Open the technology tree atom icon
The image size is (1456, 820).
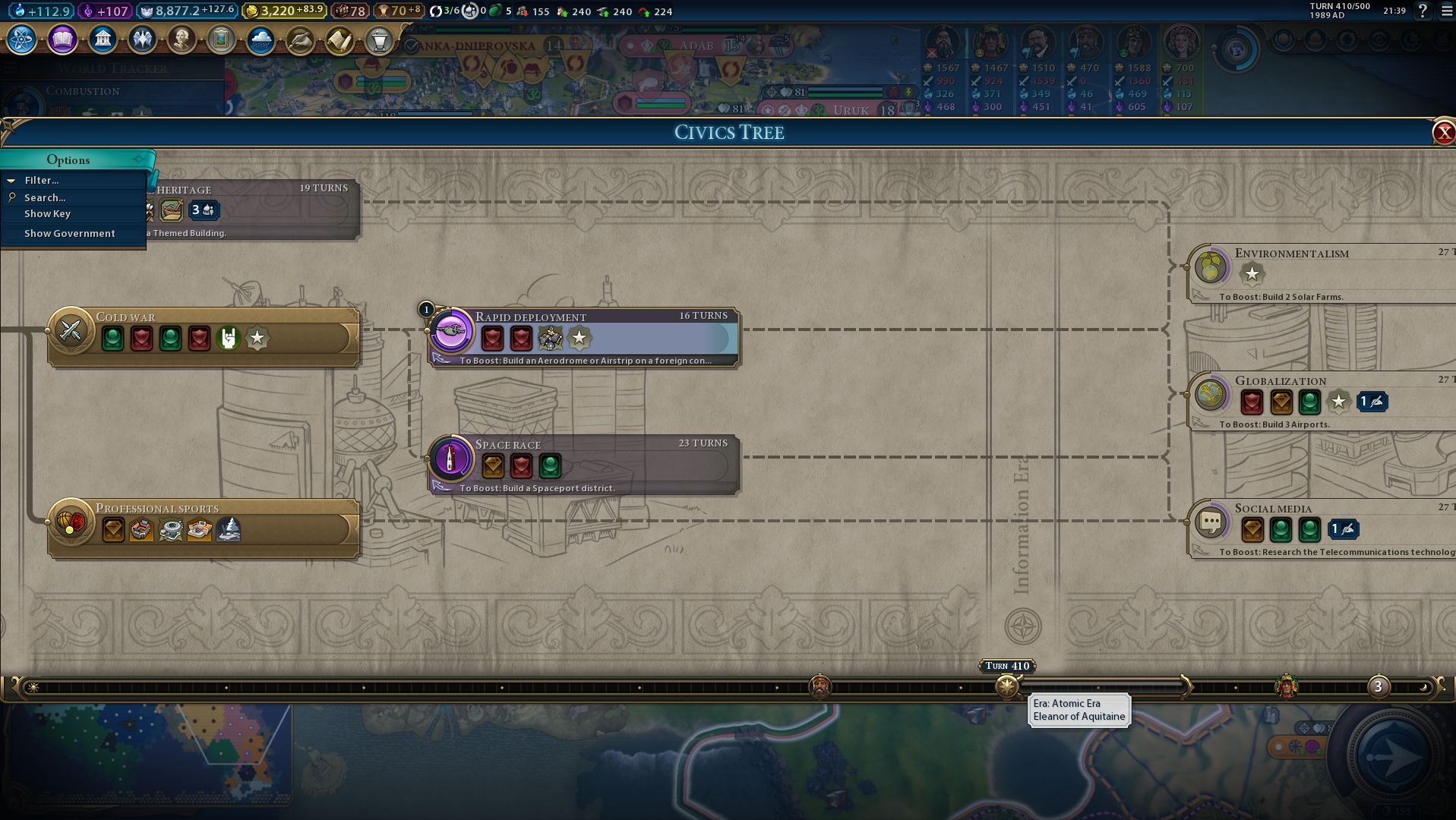[x=22, y=39]
